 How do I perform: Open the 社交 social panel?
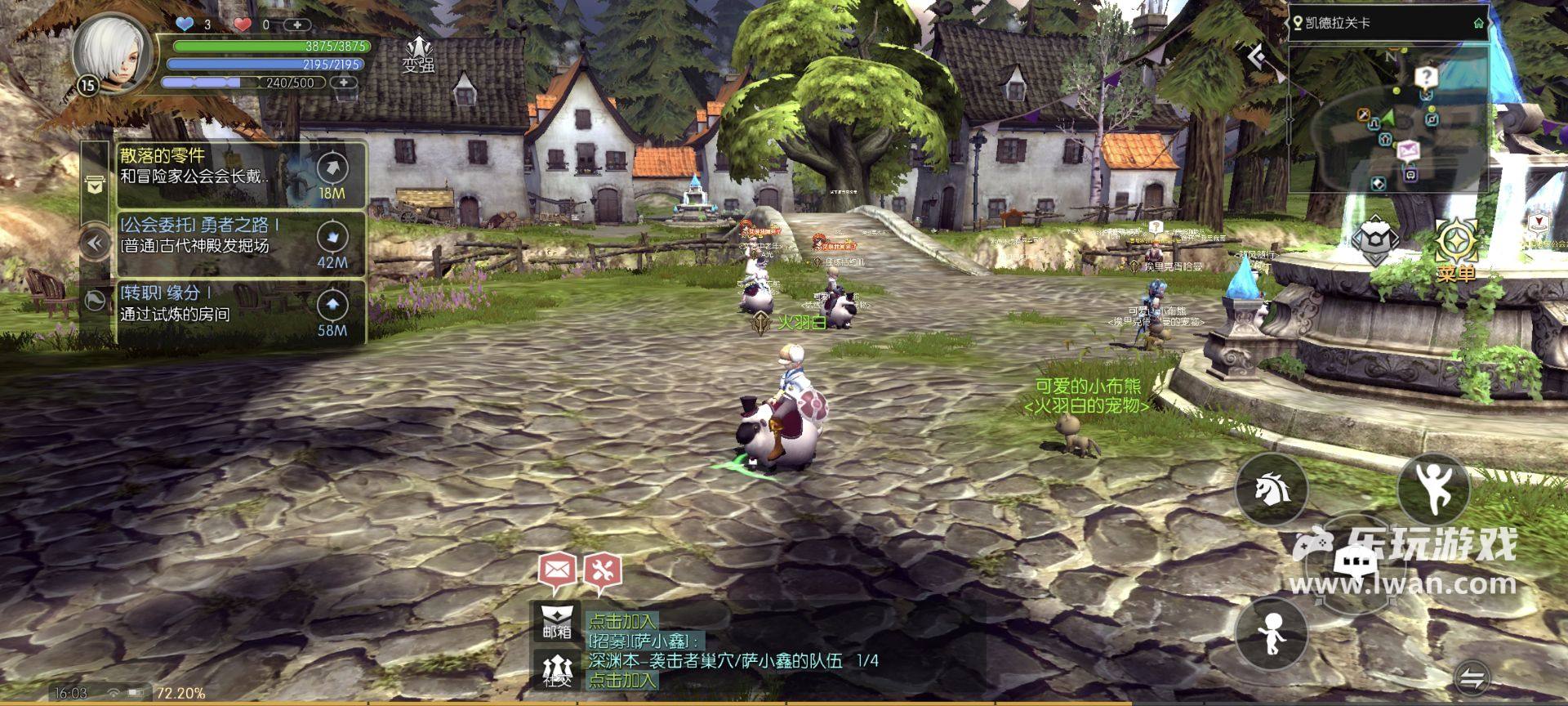(x=556, y=670)
